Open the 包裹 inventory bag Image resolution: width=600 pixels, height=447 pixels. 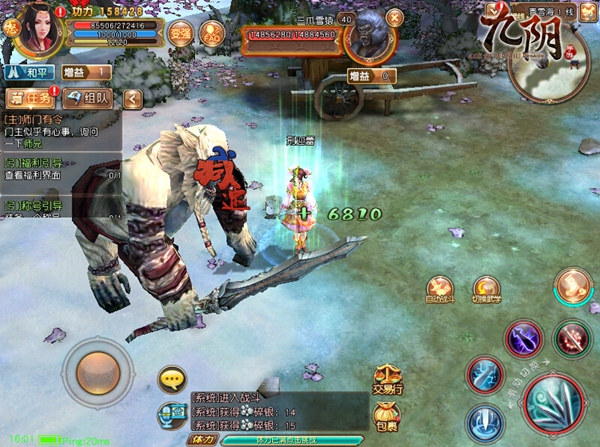pos(385,413)
